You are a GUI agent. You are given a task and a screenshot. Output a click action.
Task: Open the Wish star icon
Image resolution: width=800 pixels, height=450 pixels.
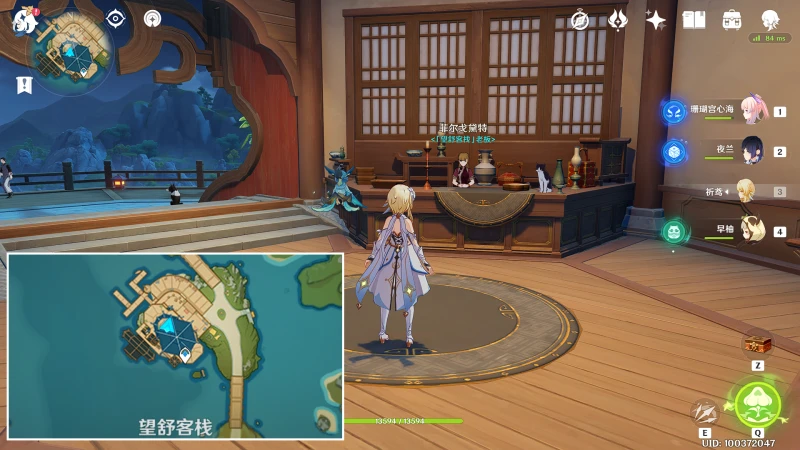pos(656,20)
